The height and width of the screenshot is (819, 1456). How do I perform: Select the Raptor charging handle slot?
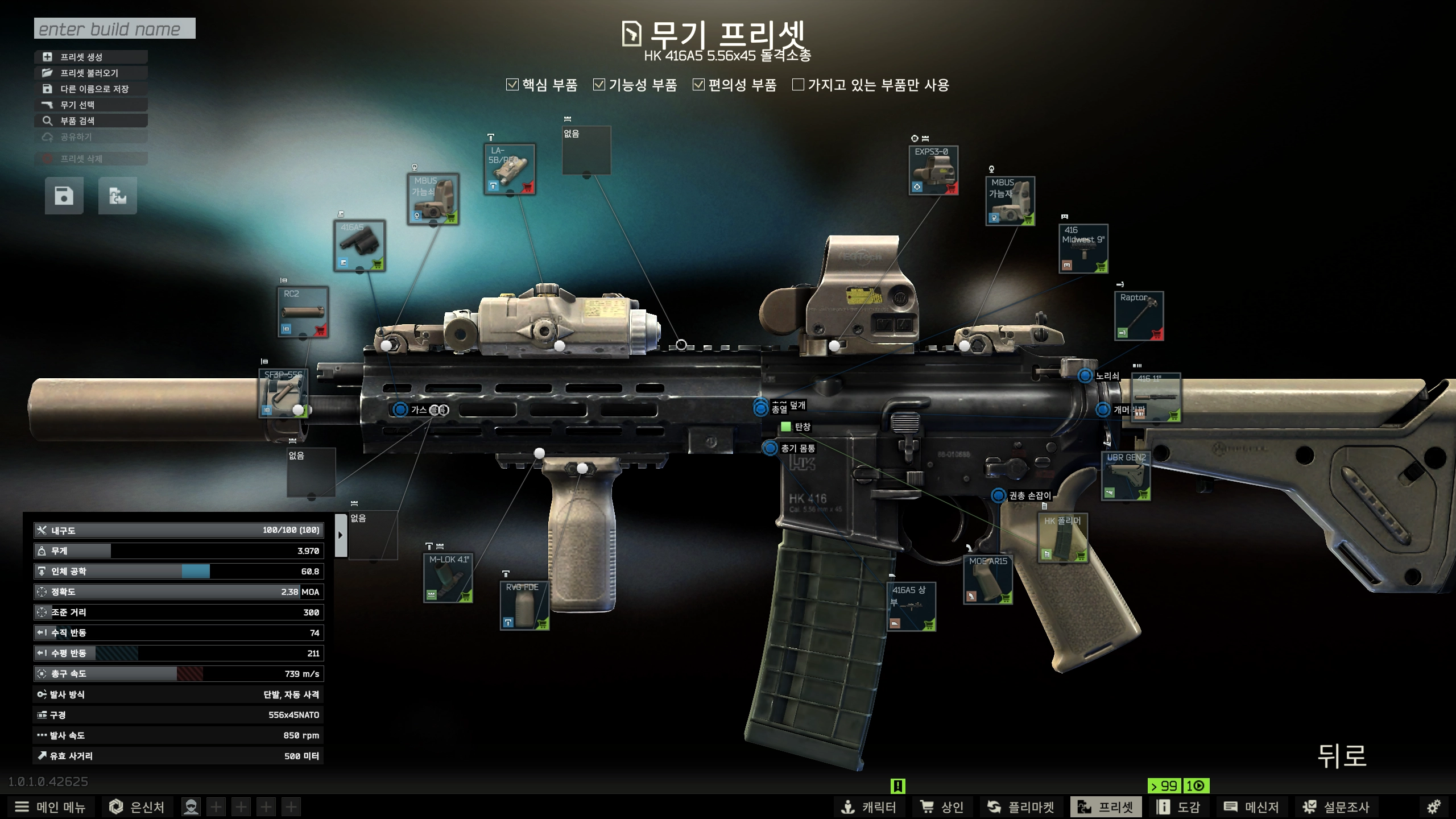click(1139, 316)
